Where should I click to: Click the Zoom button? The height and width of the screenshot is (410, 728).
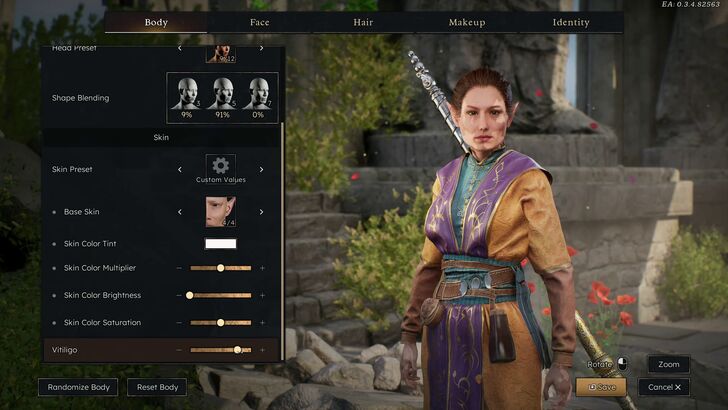[668, 365]
